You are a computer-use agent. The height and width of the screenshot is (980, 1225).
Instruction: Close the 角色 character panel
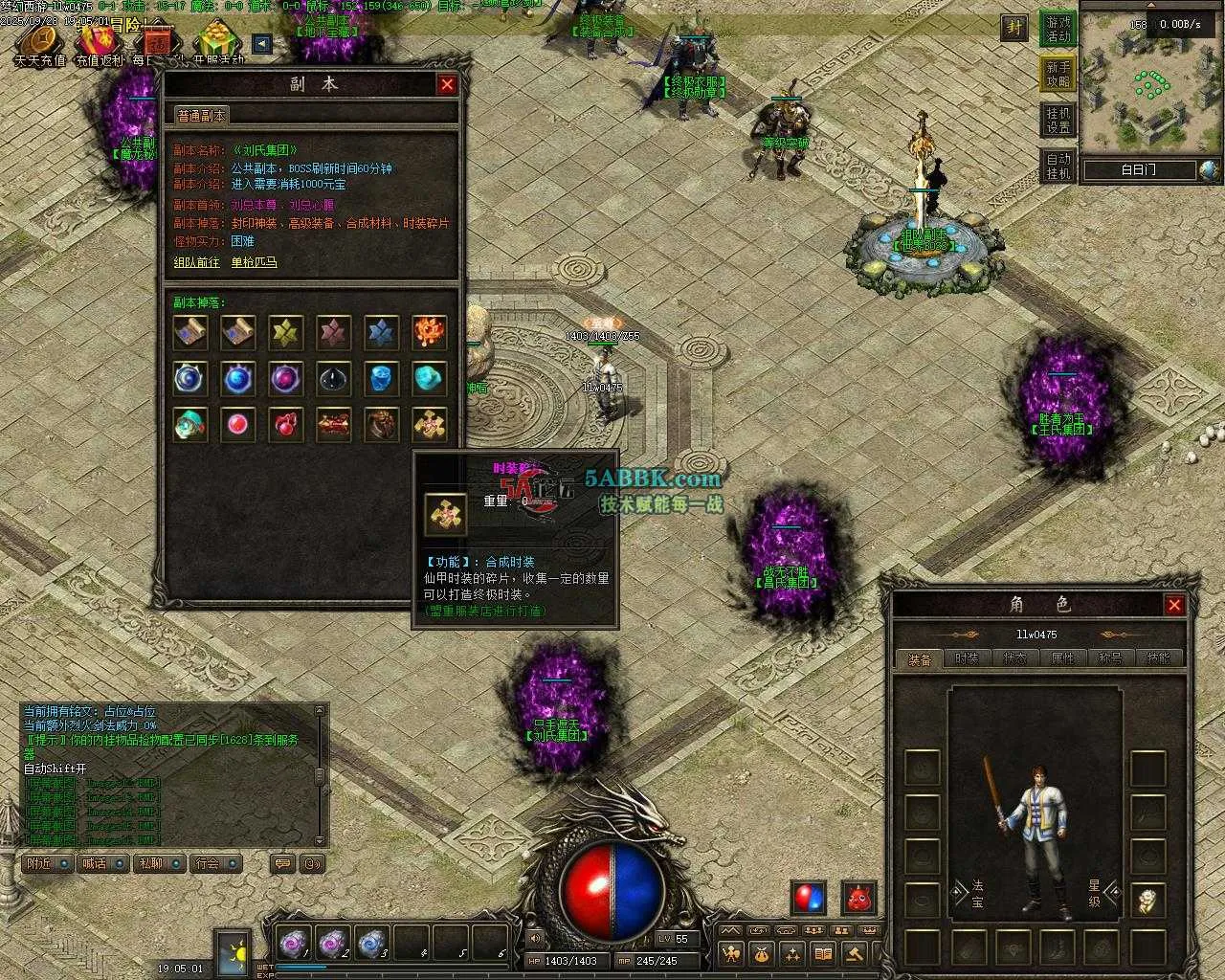click(x=1174, y=605)
